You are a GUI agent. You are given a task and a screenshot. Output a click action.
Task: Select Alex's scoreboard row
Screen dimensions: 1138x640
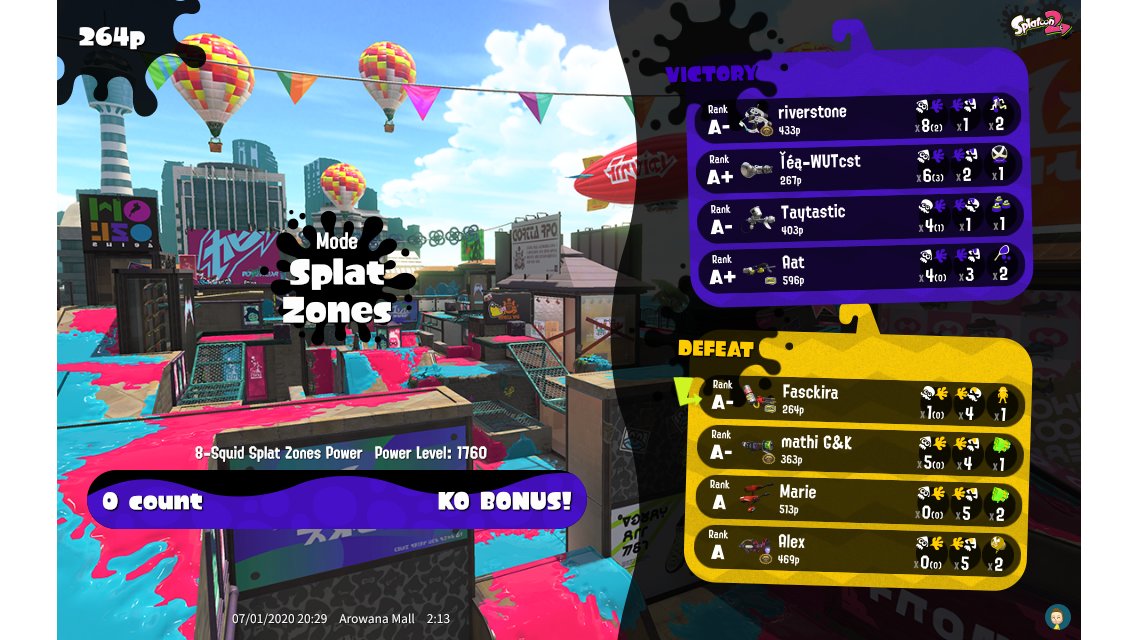(x=860, y=550)
